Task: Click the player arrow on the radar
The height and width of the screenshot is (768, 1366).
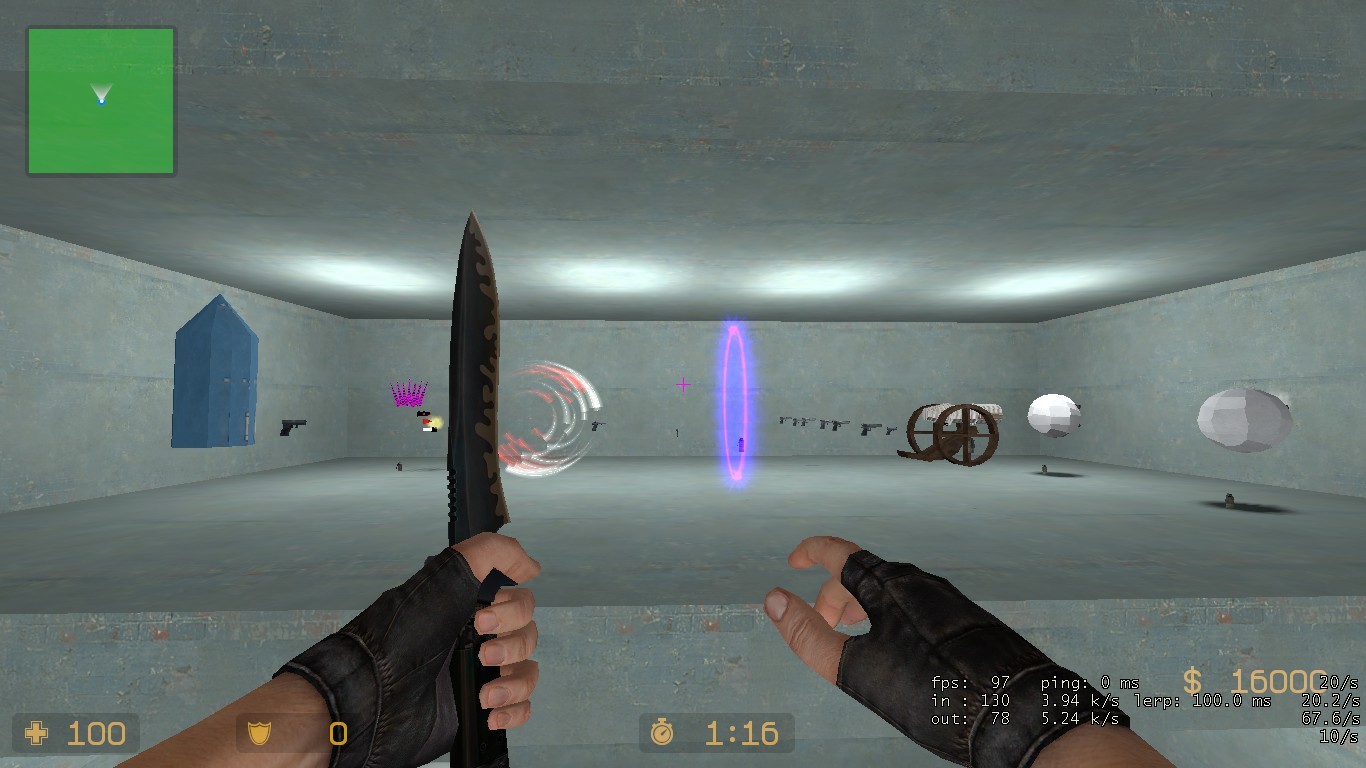Action: point(100,96)
